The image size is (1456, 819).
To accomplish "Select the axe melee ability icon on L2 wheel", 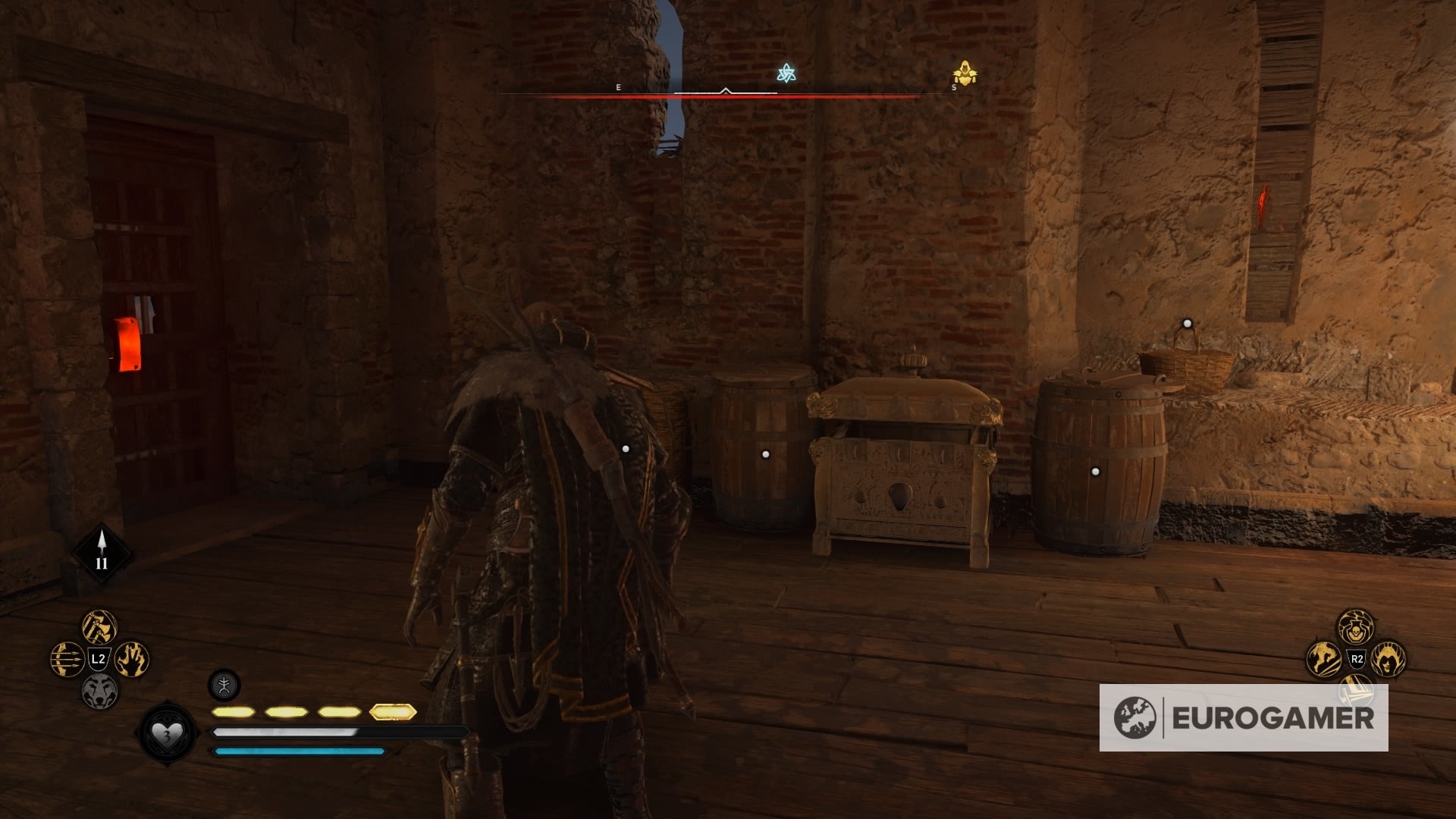I will pos(98,626).
